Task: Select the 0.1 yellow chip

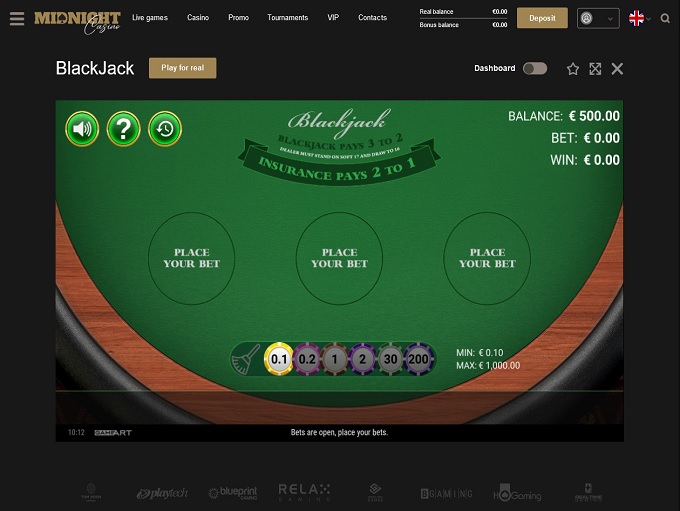Action: [x=279, y=359]
